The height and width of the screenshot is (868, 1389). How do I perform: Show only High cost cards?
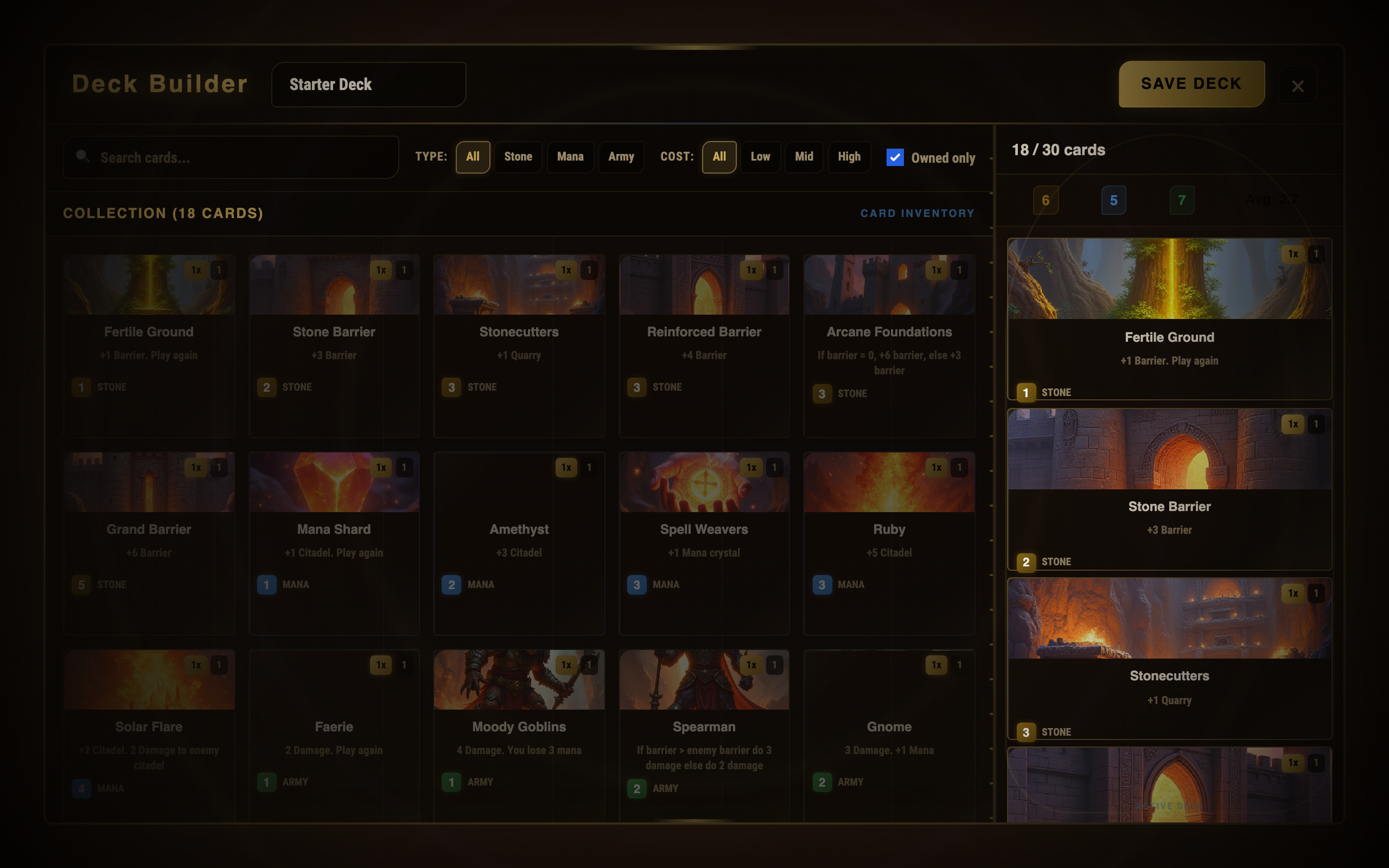click(849, 157)
